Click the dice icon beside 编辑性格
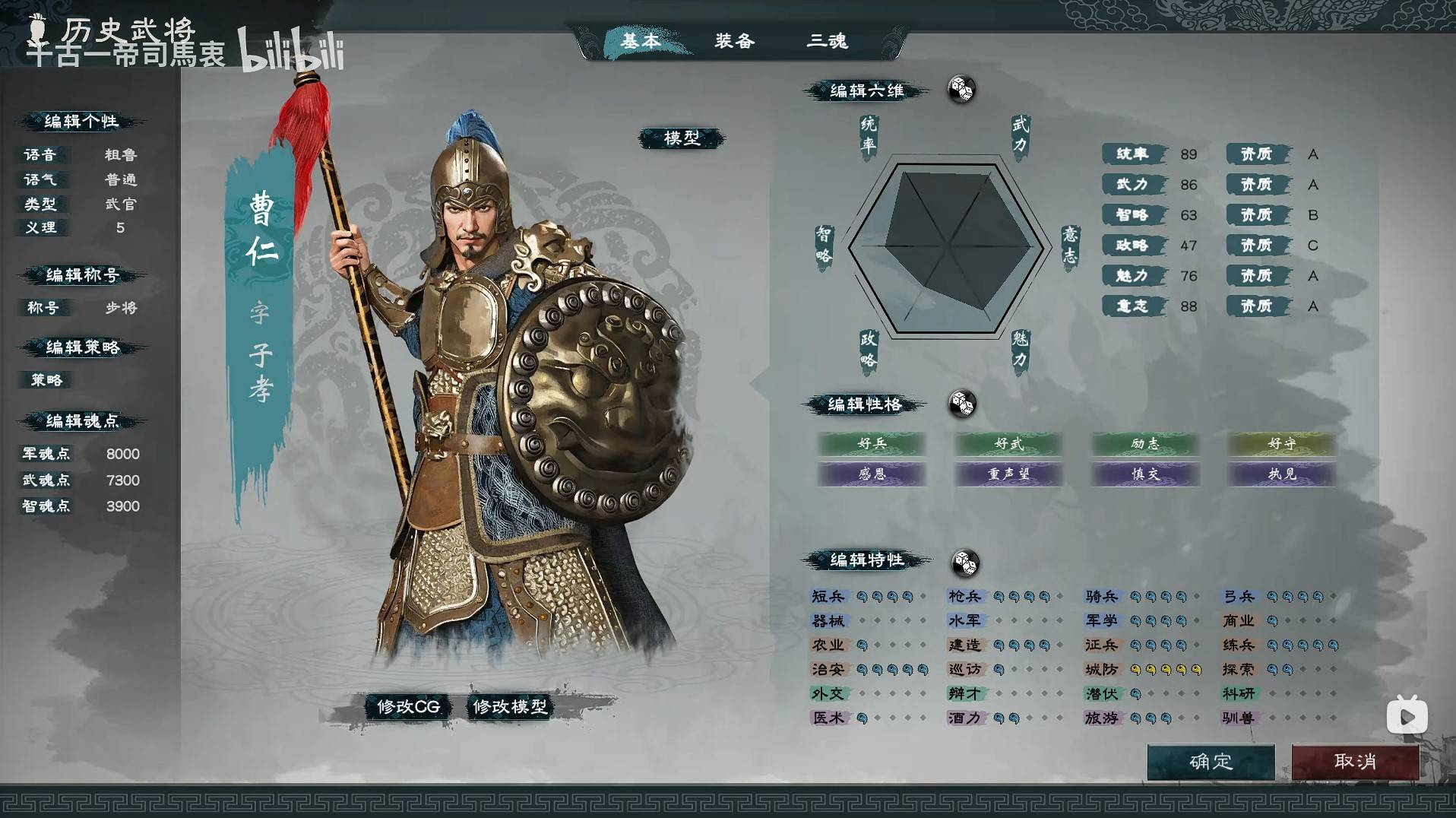Image resolution: width=1456 pixels, height=818 pixels. click(x=964, y=405)
